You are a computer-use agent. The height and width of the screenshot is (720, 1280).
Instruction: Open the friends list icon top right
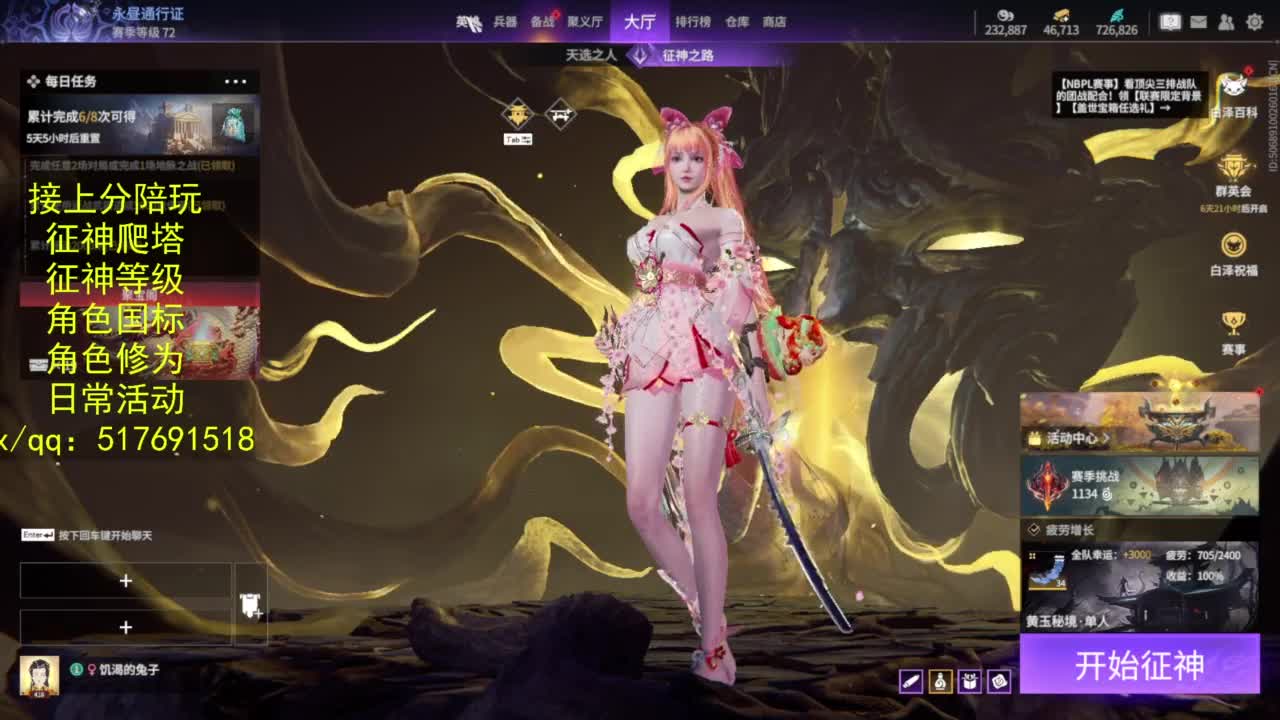click(1226, 22)
